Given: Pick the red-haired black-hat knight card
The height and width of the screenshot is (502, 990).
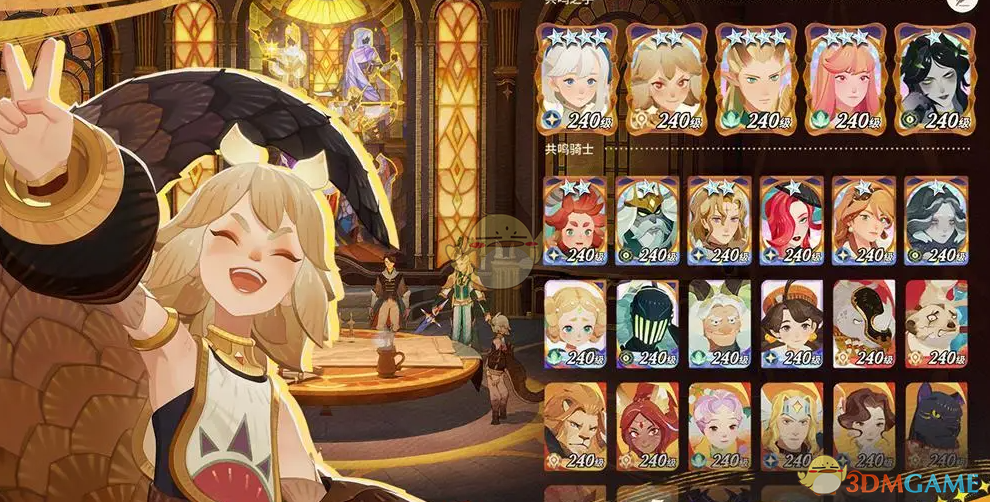Looking at the screenshot, I should click(791, 221).
